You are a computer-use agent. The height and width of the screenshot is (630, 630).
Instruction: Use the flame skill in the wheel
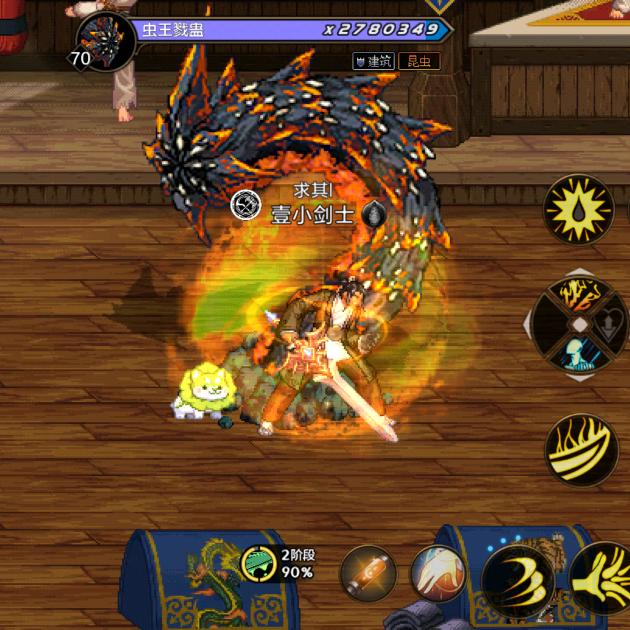579,296
